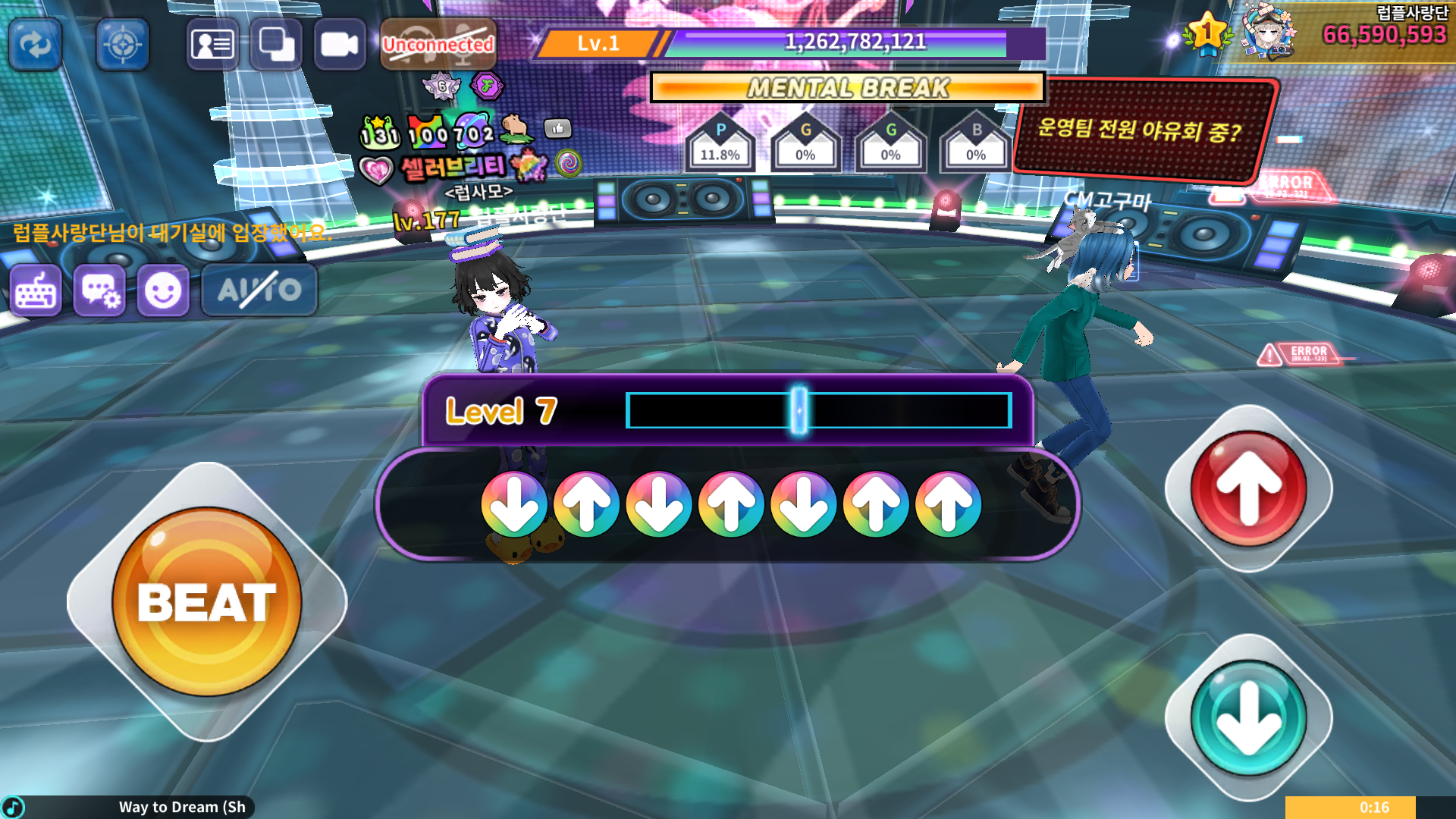Open chat settings speech bubble icon
Image resolution: width=1456 pixels, height=819 pixels.
click(x=99, y=290)
